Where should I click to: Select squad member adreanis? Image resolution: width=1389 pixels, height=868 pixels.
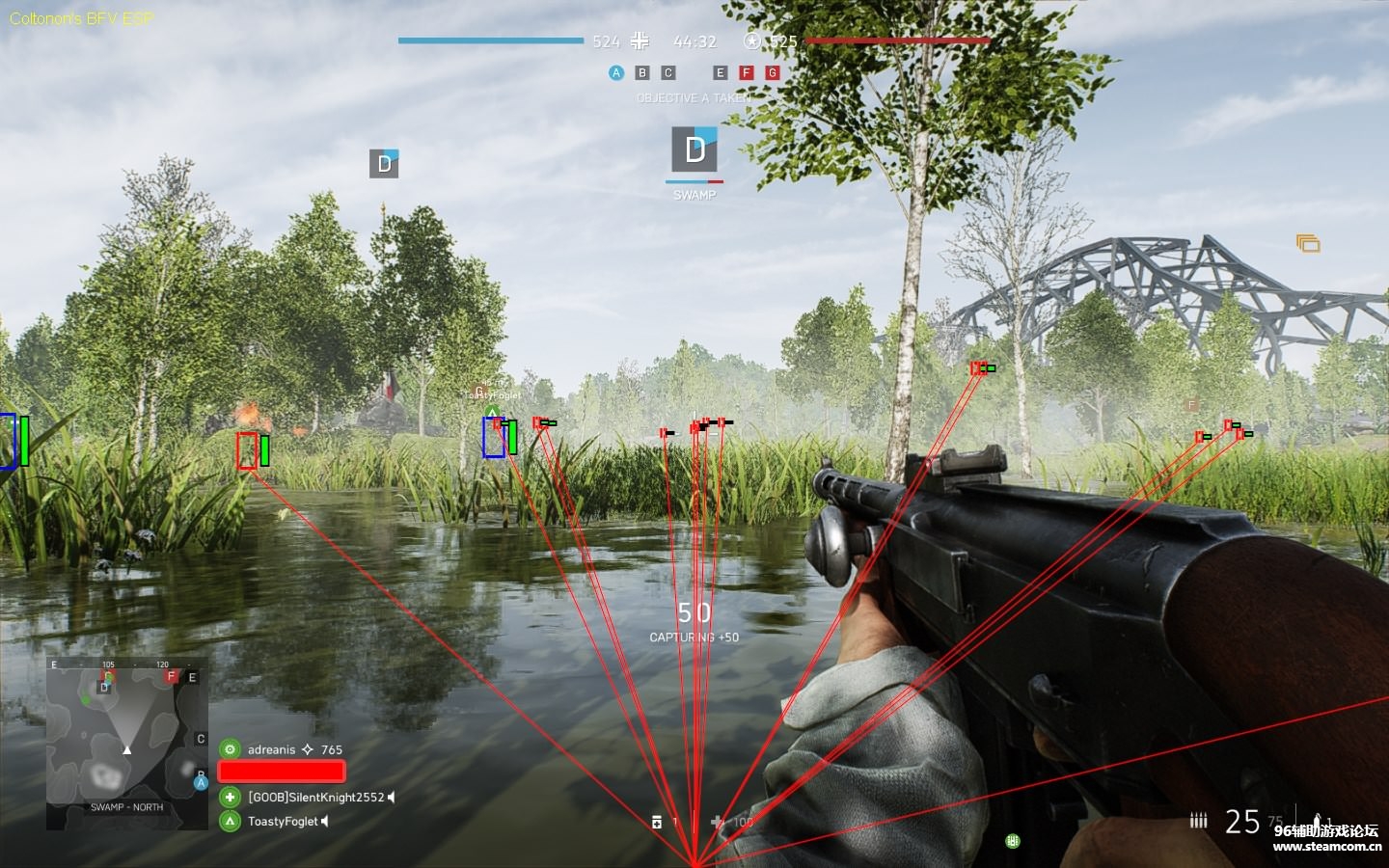[x=271, y=749]
